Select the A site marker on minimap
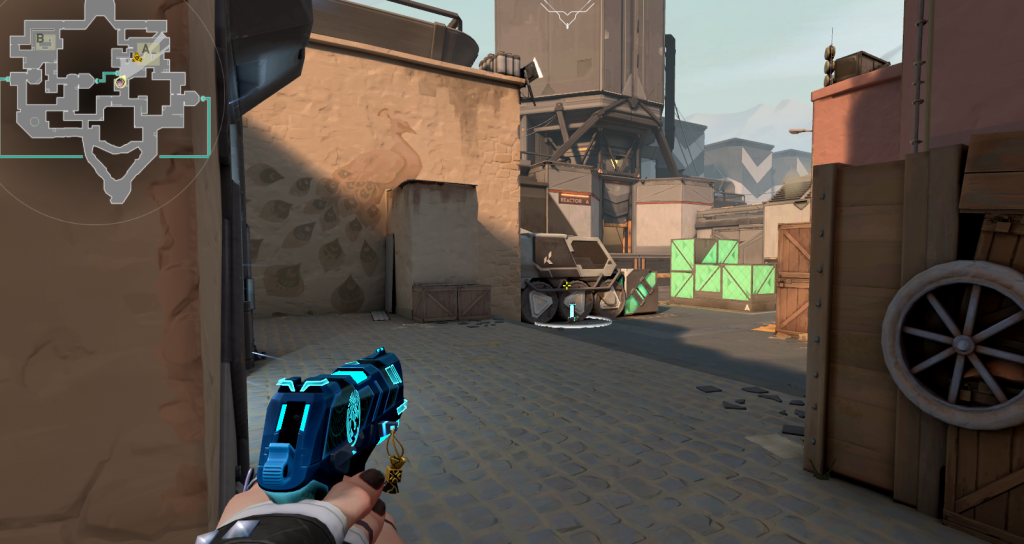1024x544 pixels. point(145,46)
